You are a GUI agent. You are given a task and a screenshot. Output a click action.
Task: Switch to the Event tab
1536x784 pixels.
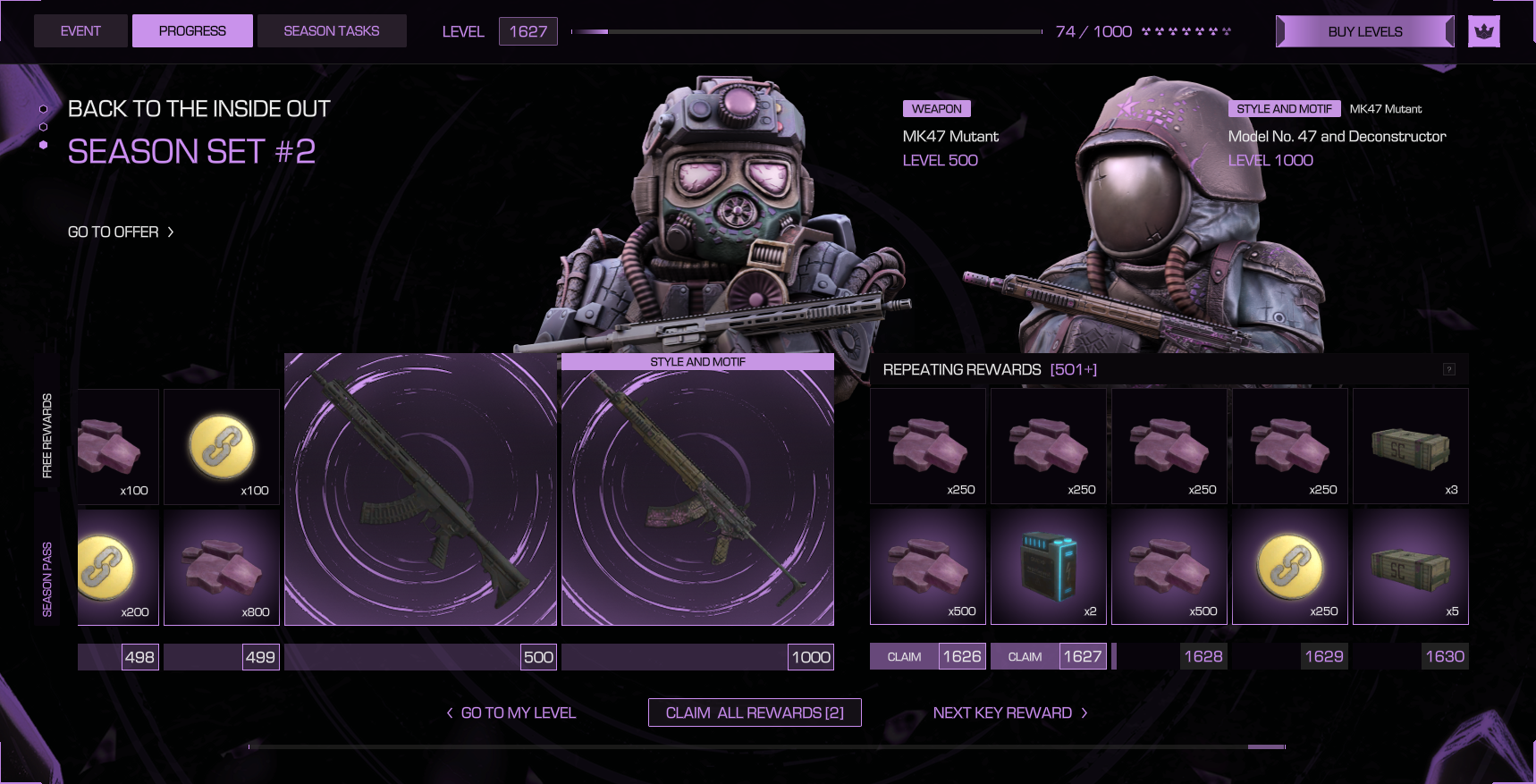click(x=80, y=31)
